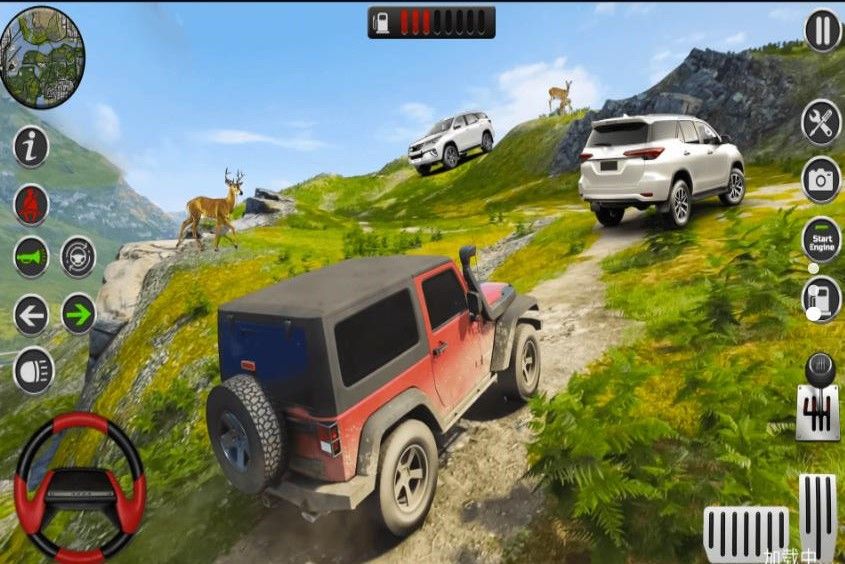Activate the green right turn signal
Screen dimensions: 845x564
(x=78, y=314)
